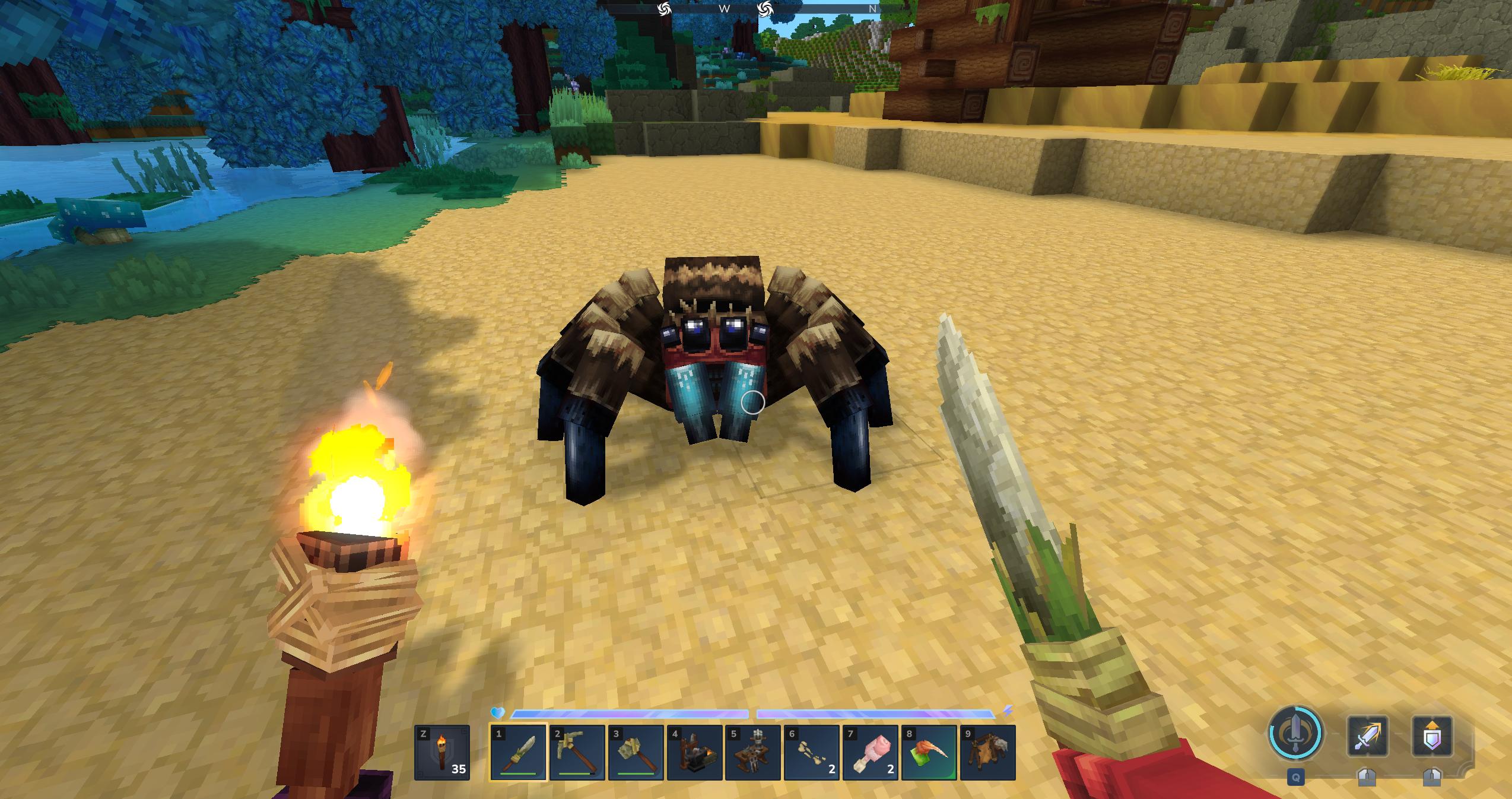This screenshot has height=799, width=1512.
Task: Click the shield guard ability icon
Action: (x=1432, y=736)
